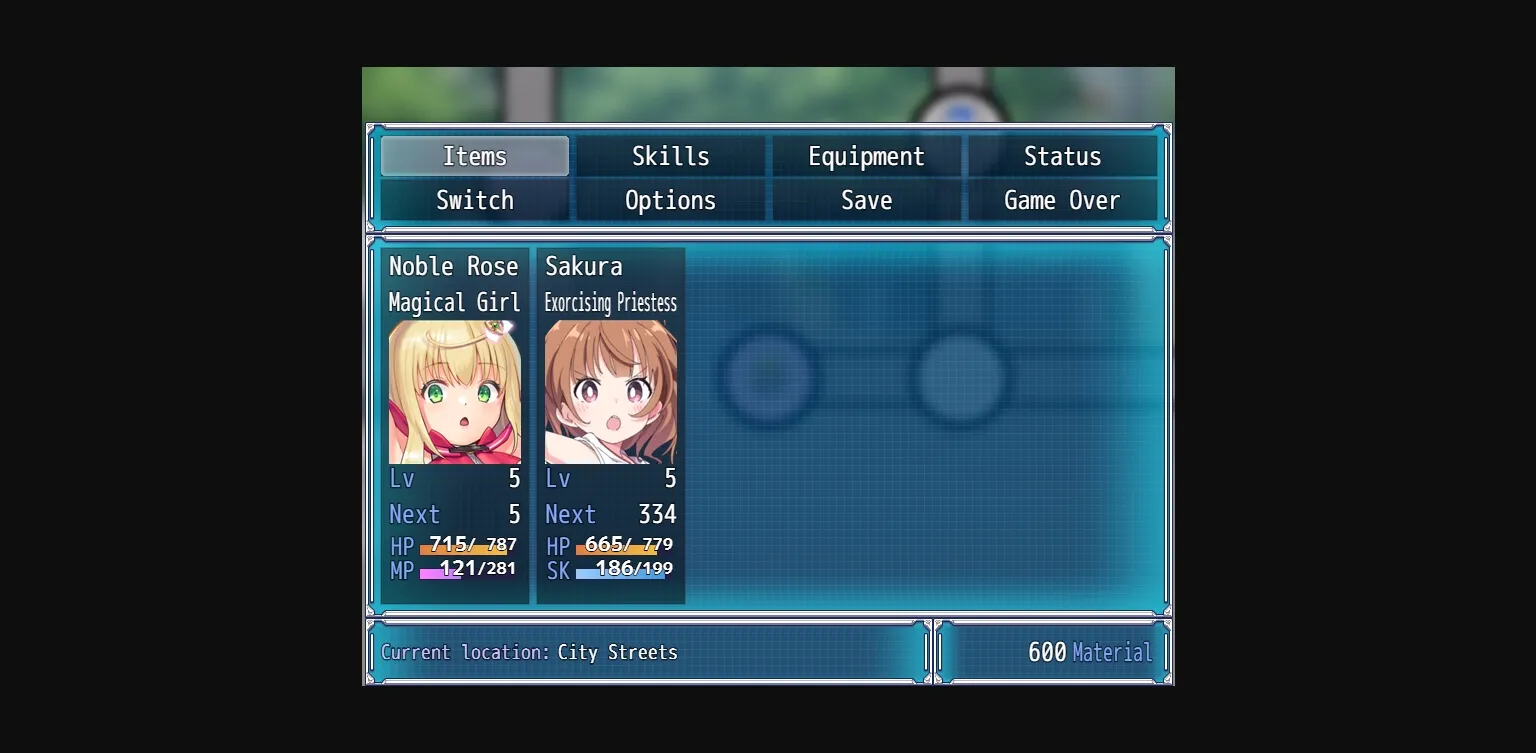Choose the Game Over option
The height and width of the screenshot is (753, 1536).
pos(1062,200)
